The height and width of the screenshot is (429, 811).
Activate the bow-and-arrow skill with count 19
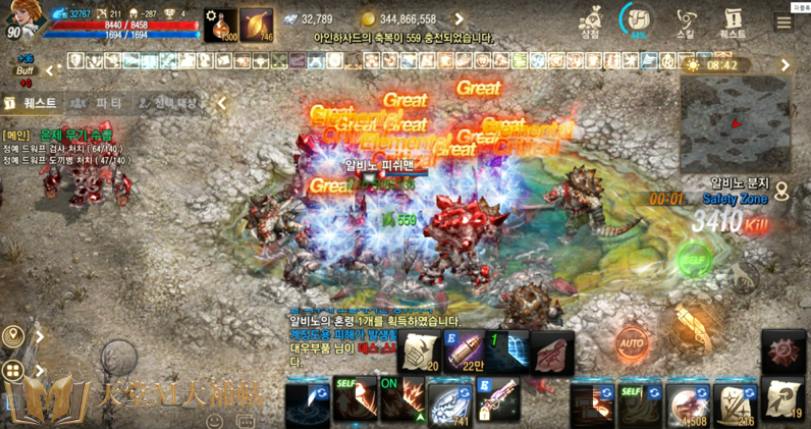pos(783,399)
